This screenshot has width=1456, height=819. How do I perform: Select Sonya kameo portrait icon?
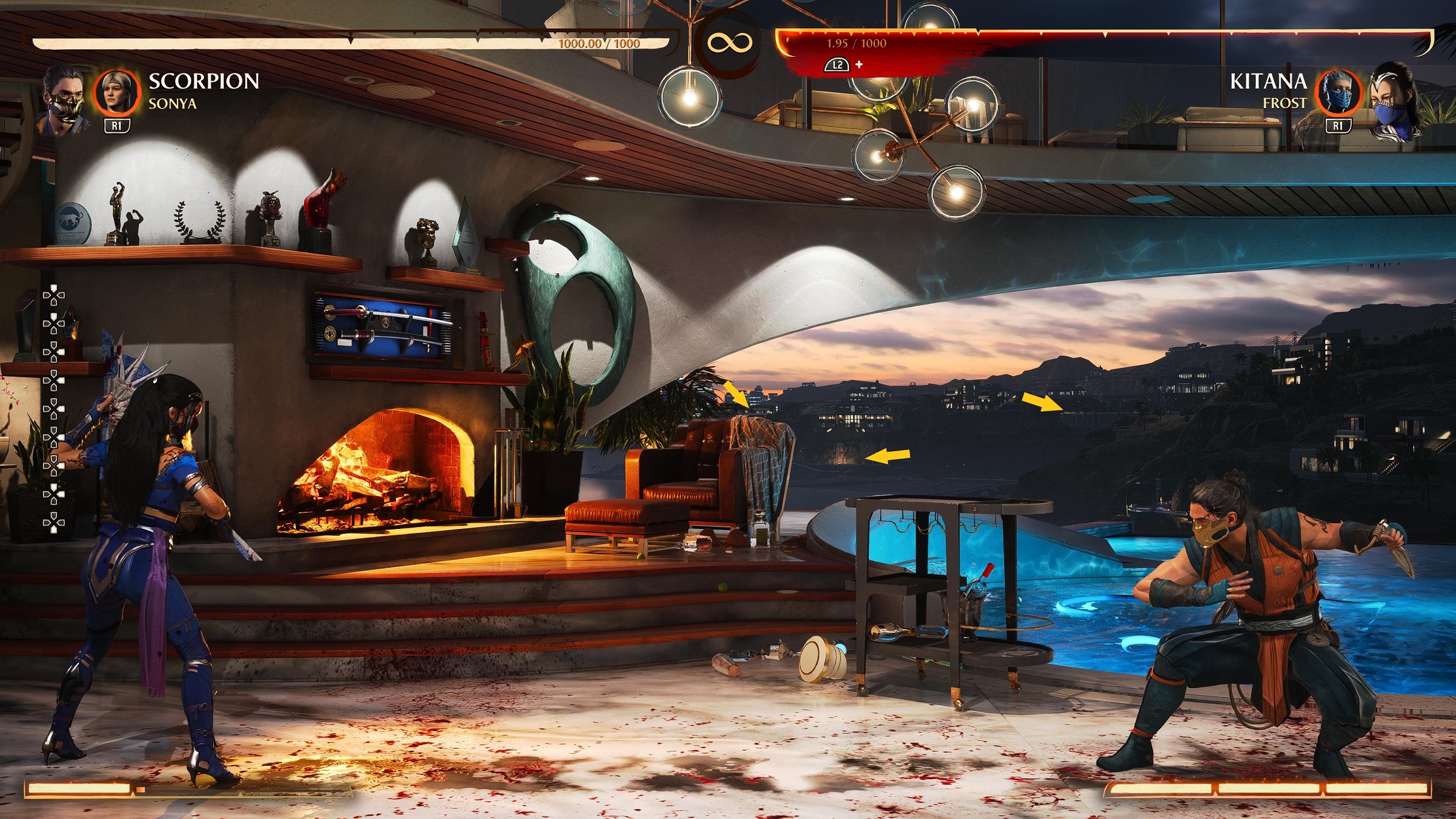116,93
